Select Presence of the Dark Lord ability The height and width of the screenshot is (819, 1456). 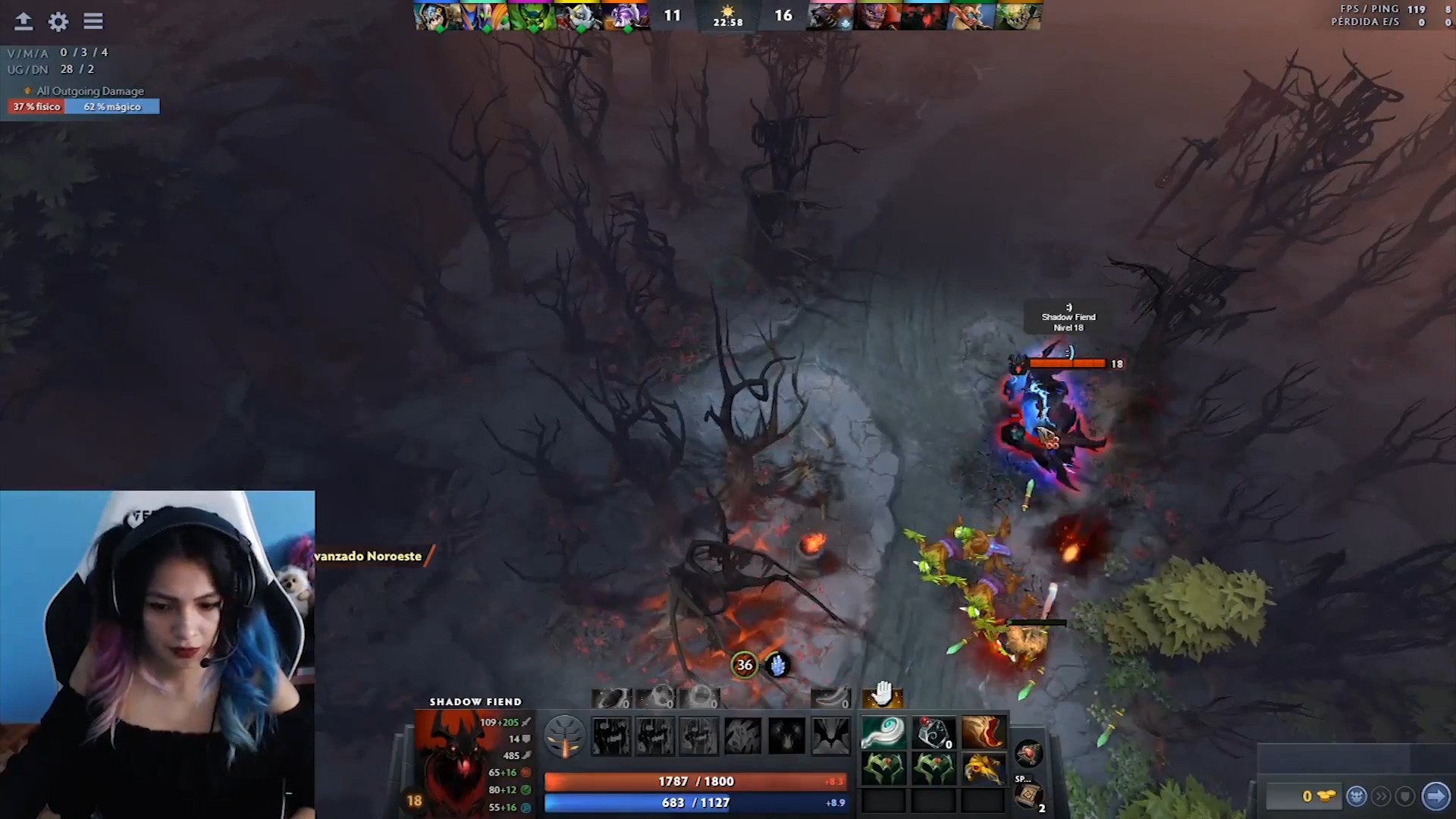(x=786, y=736)
